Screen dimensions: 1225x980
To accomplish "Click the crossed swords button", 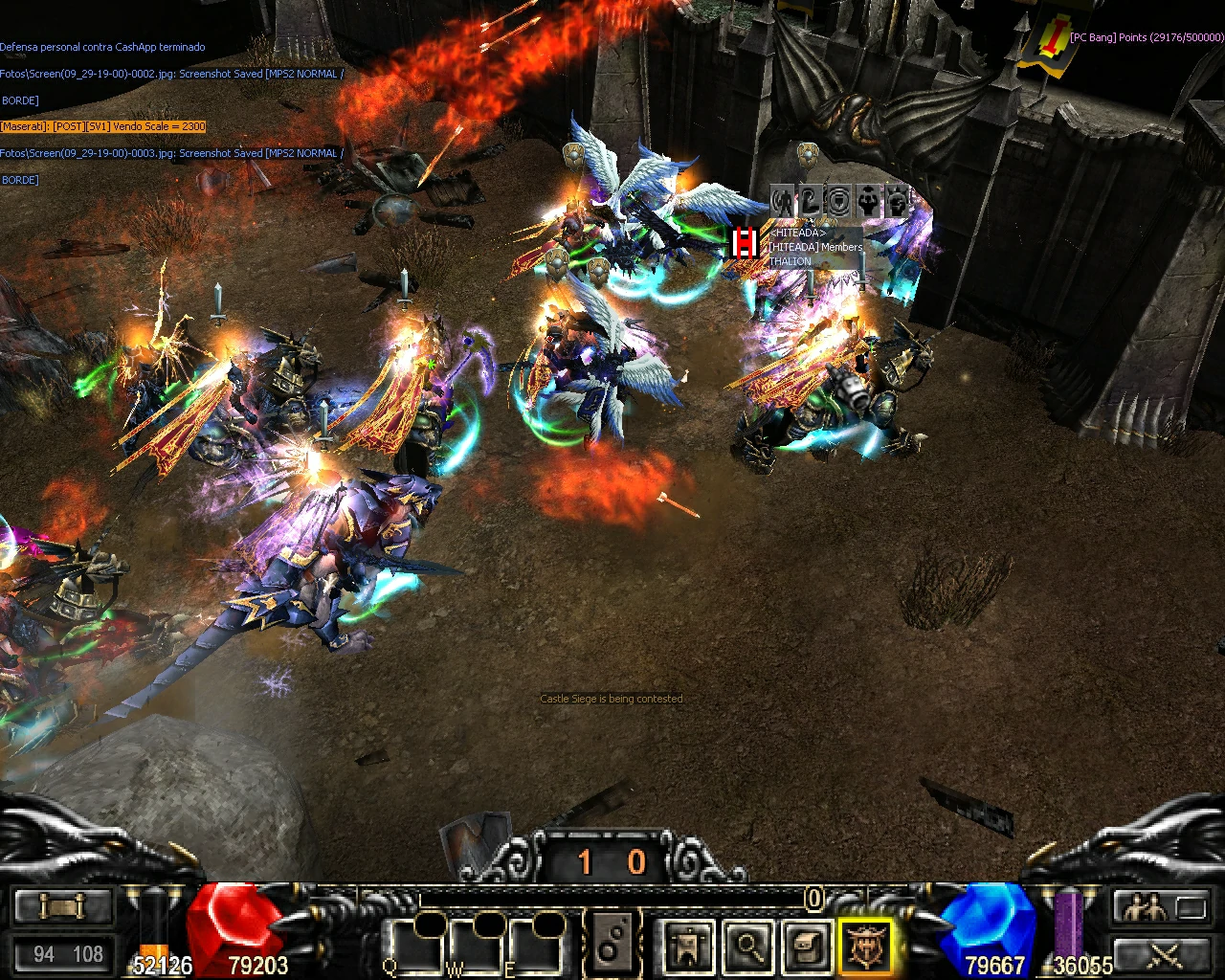I will pos(1165,954).
